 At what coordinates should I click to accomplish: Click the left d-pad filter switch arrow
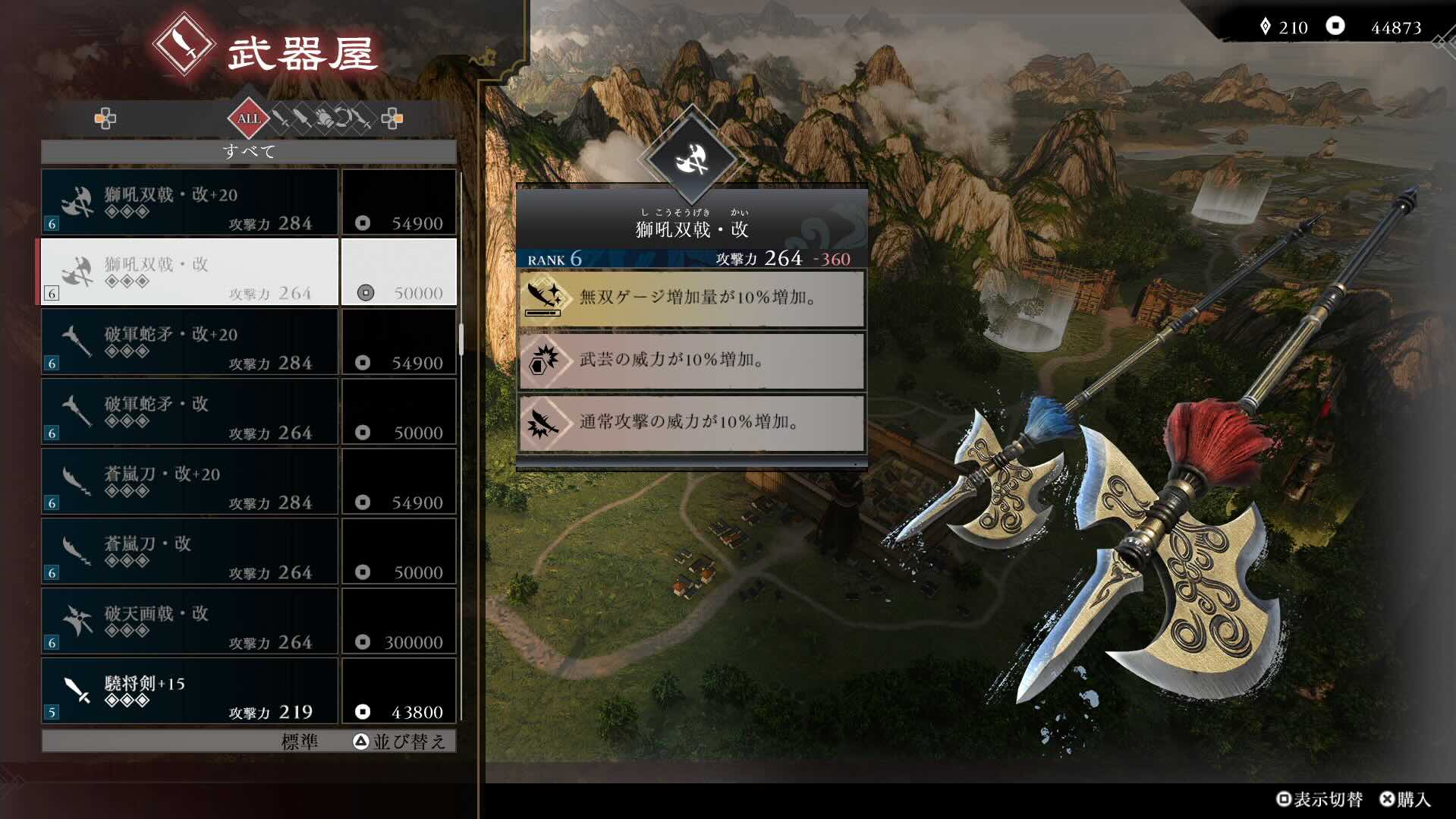coord(106,119)
